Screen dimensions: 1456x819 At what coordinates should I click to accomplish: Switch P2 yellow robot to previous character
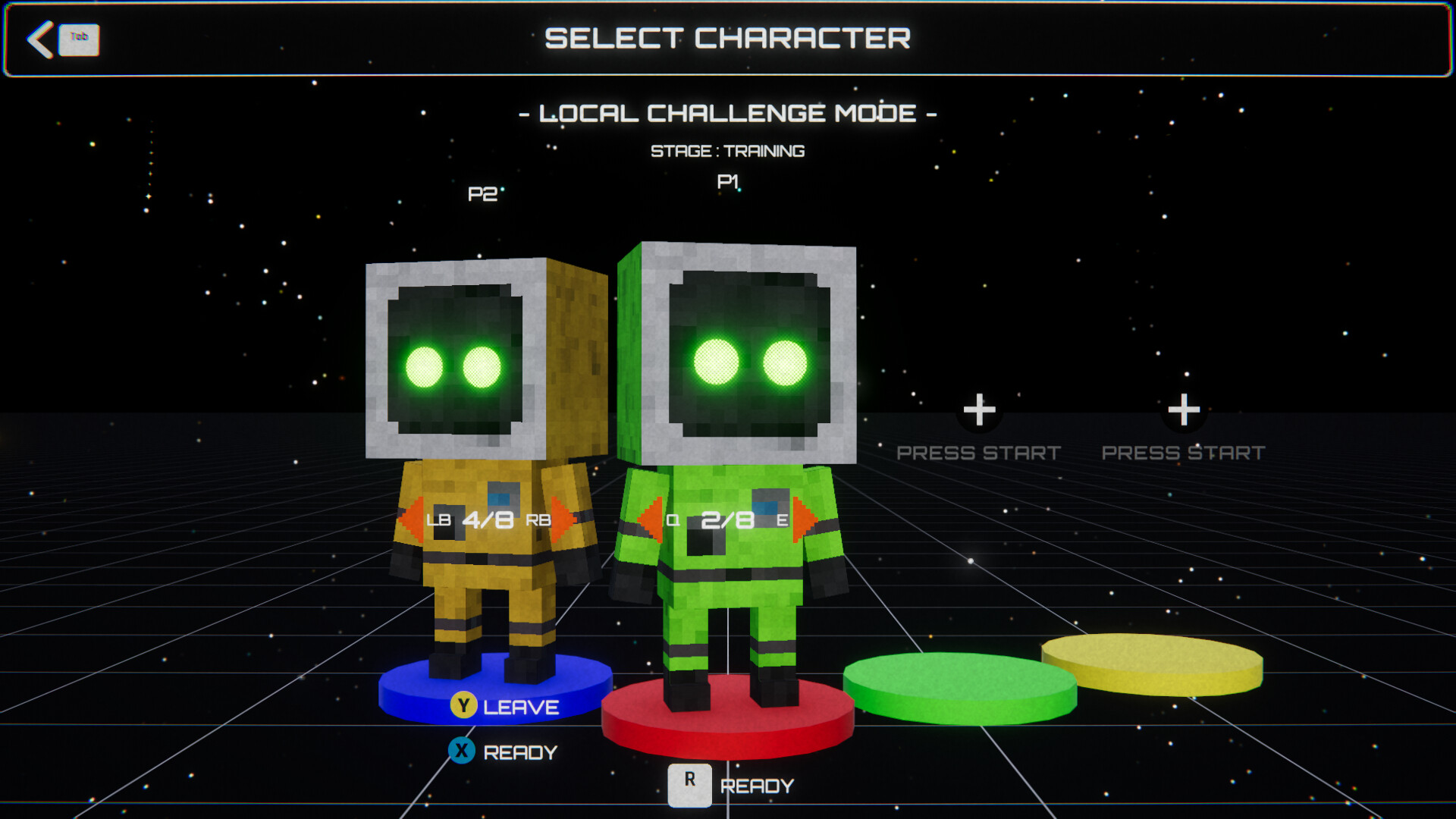pos(411,519)
